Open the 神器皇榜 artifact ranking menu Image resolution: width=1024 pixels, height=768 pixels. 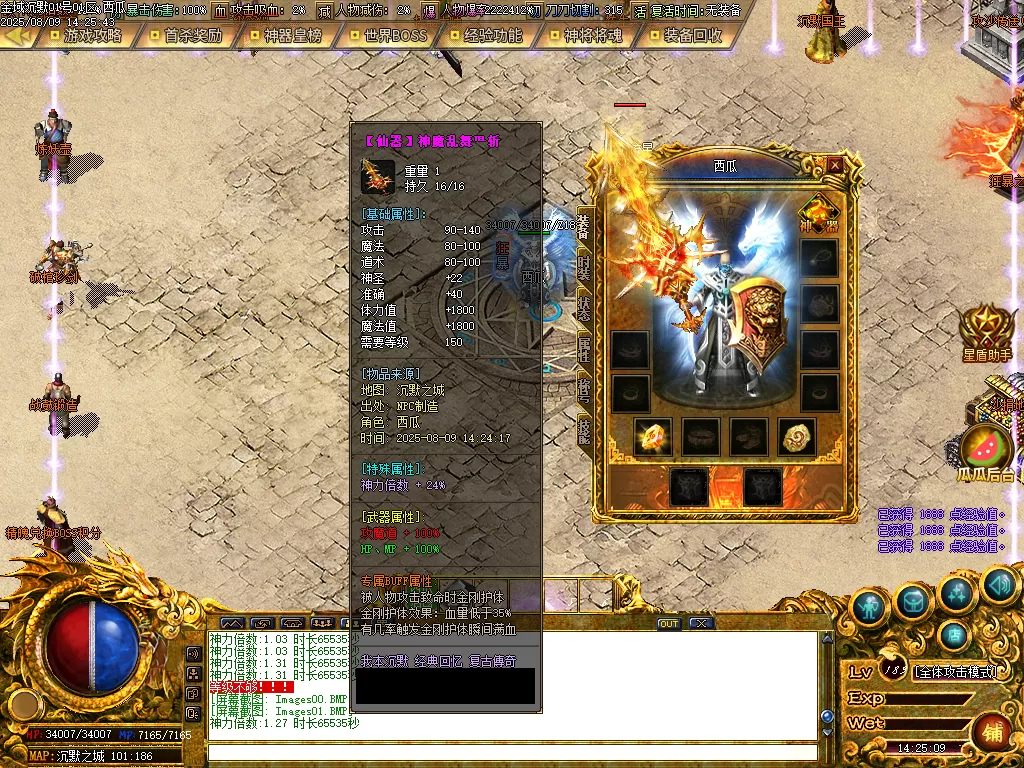[x=292, y=35]
